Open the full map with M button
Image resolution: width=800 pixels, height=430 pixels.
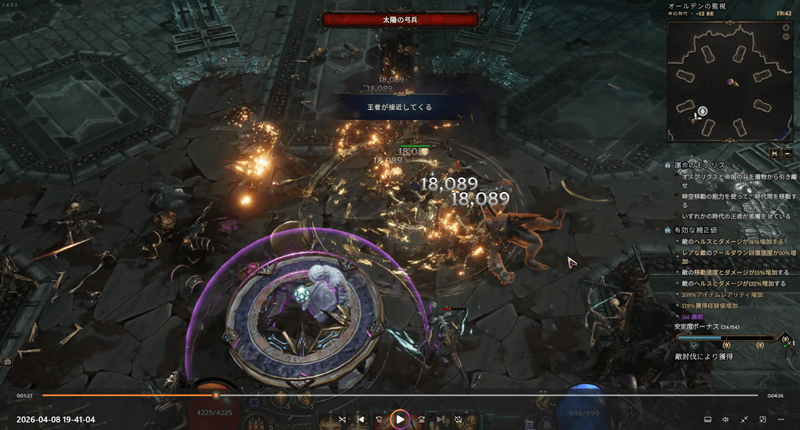774,153
